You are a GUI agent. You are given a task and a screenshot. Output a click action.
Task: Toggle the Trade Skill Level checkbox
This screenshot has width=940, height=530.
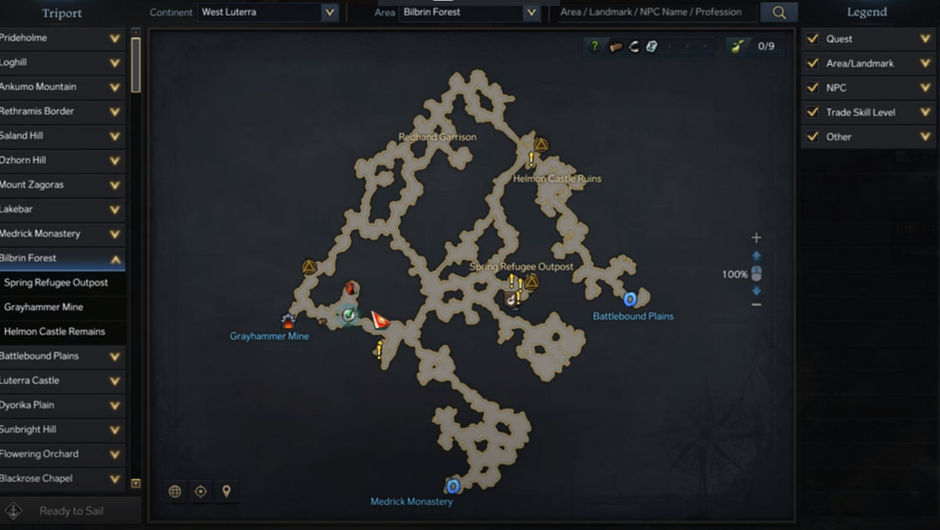click(x=813, y=112)
